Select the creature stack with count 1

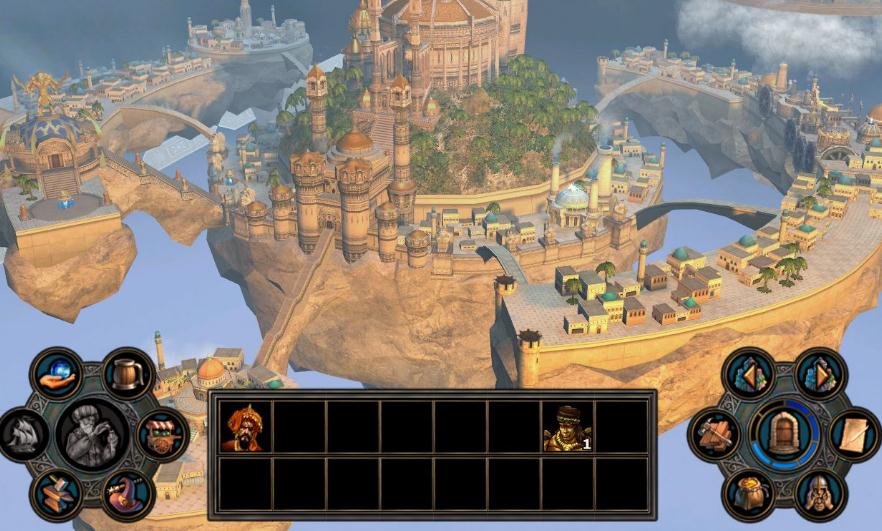(x=567, y=428)
